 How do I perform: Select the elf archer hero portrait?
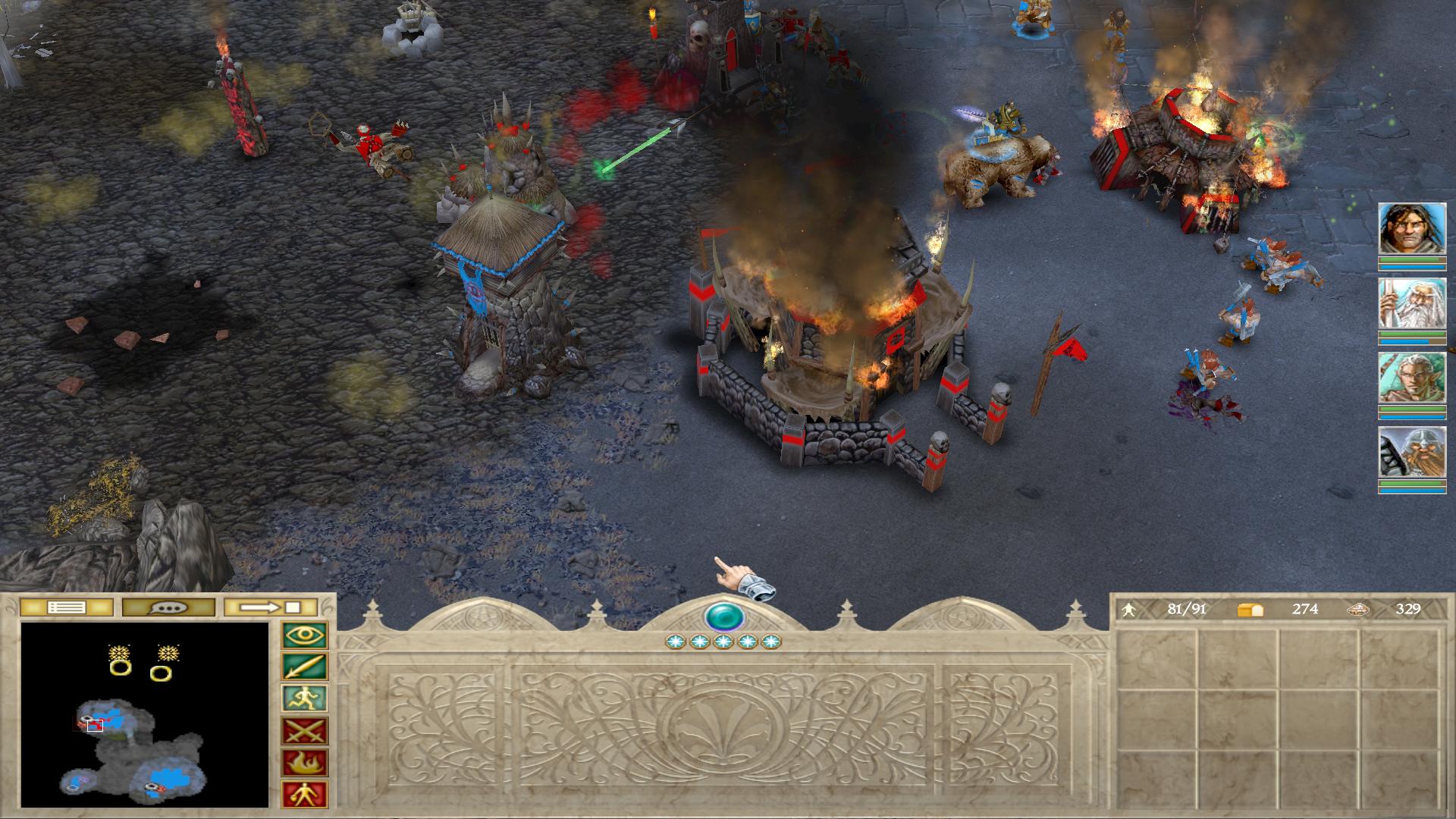click(x=1411, y=378)
